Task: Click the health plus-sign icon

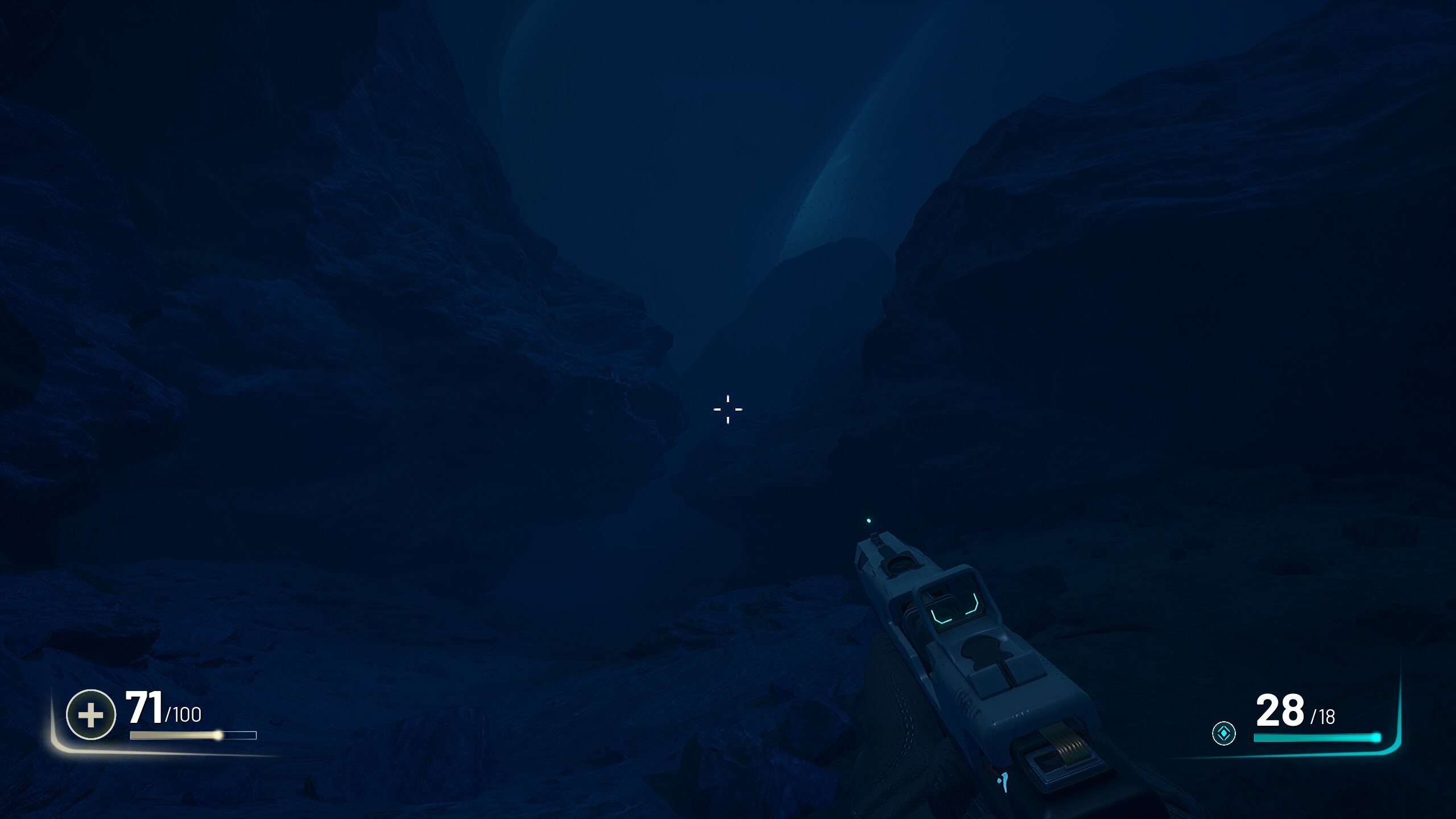Action: 91,714
